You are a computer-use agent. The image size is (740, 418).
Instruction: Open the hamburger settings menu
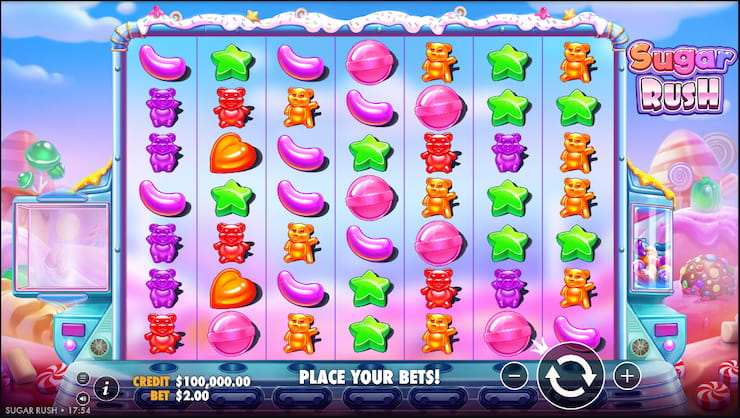(82, 378)
